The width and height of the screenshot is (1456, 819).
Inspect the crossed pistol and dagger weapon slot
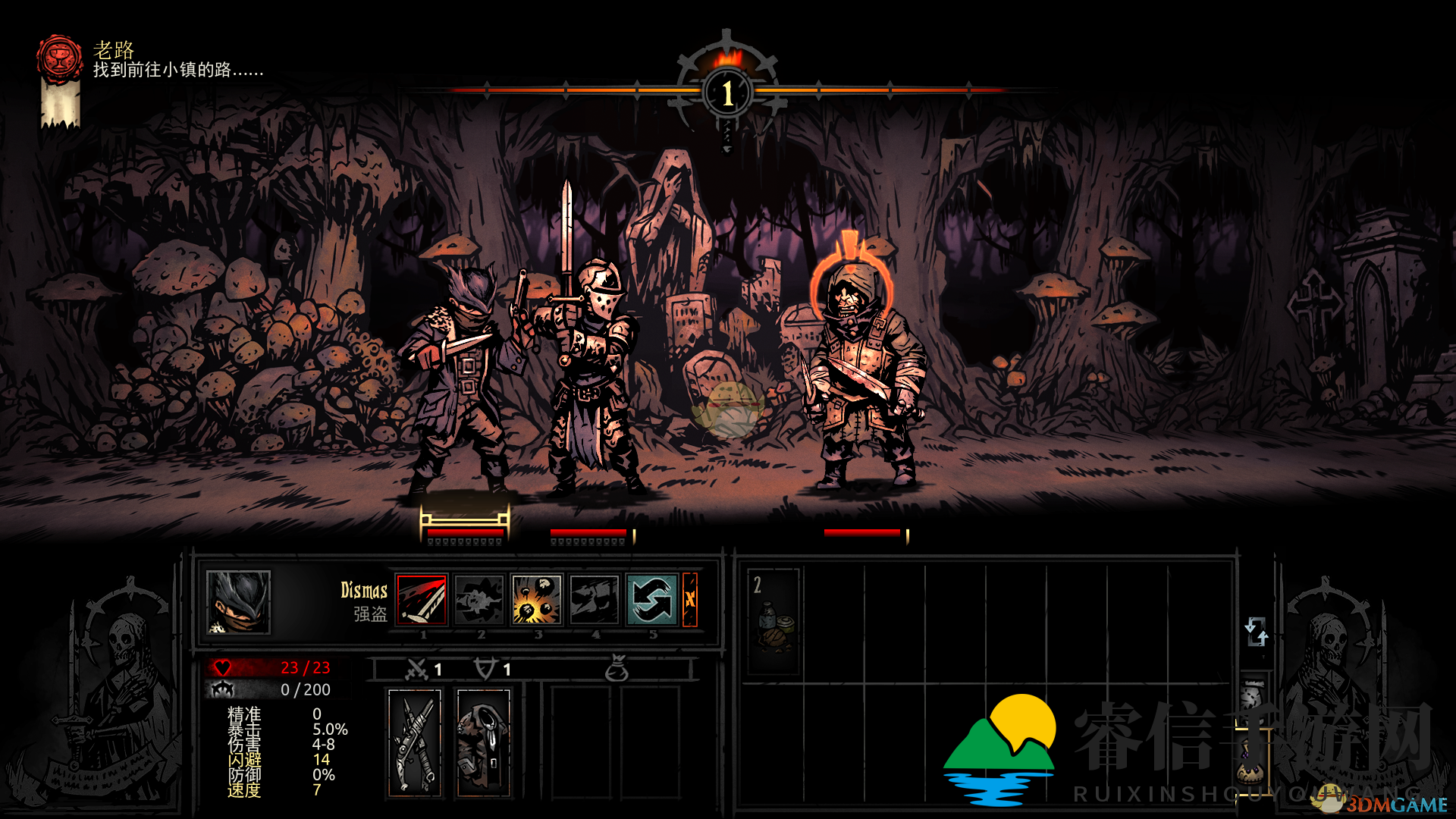pyautogui.click(x=415, y=742)
